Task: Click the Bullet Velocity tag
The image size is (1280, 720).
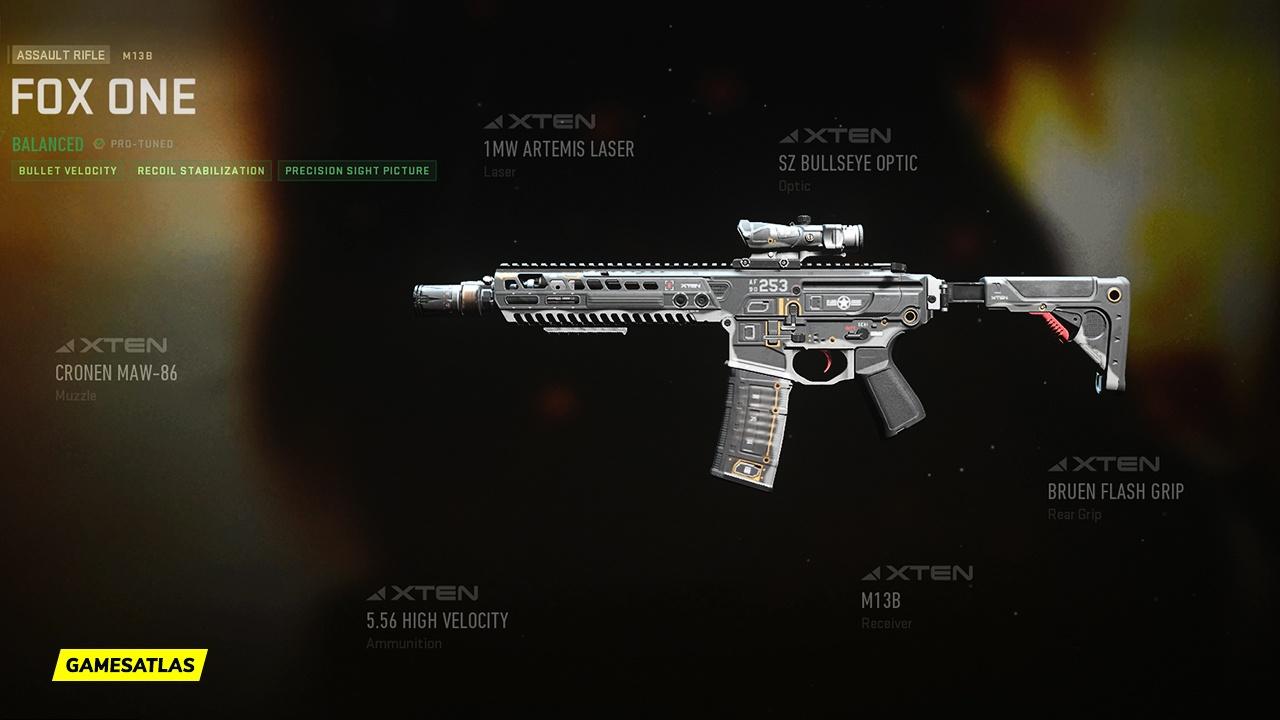Action: [68, 171]
